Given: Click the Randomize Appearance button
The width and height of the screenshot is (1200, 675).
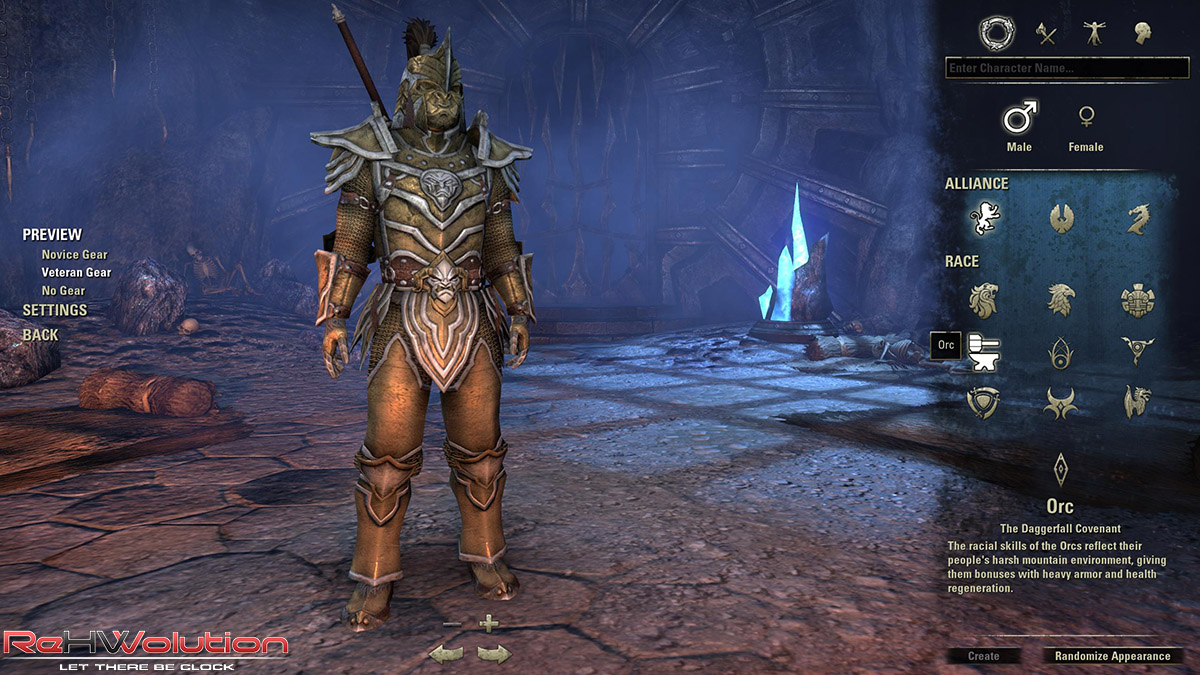Looking at the screenshot, I should click(x=1112, y=656).
